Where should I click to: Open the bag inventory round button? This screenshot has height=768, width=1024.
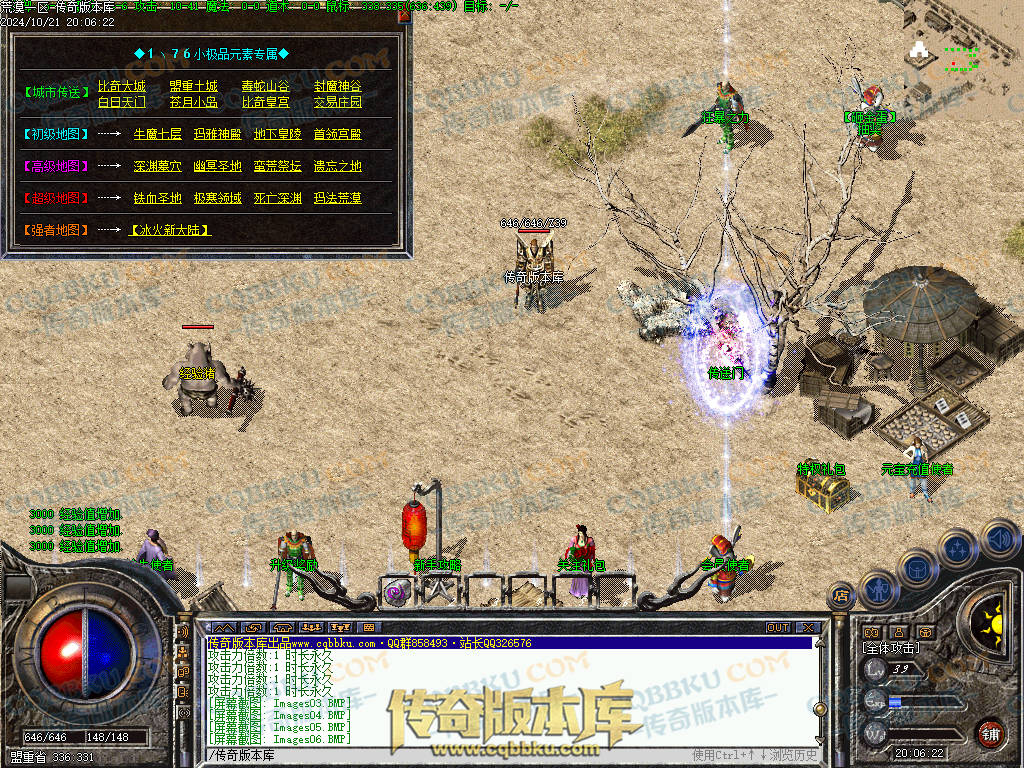pos(915,567)
